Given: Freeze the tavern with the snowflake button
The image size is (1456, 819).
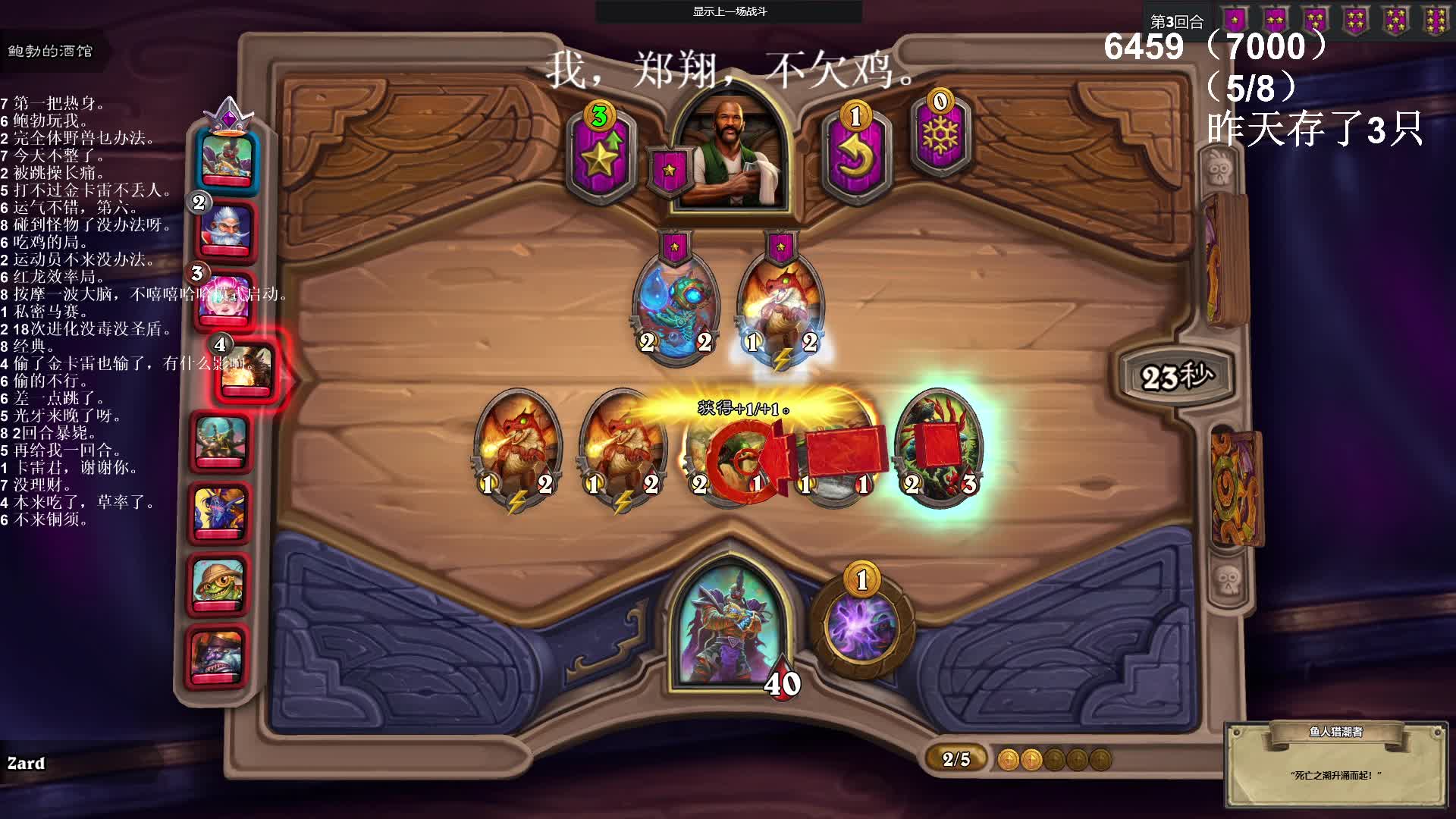Looking at the screenshot, I should [940, 136].
